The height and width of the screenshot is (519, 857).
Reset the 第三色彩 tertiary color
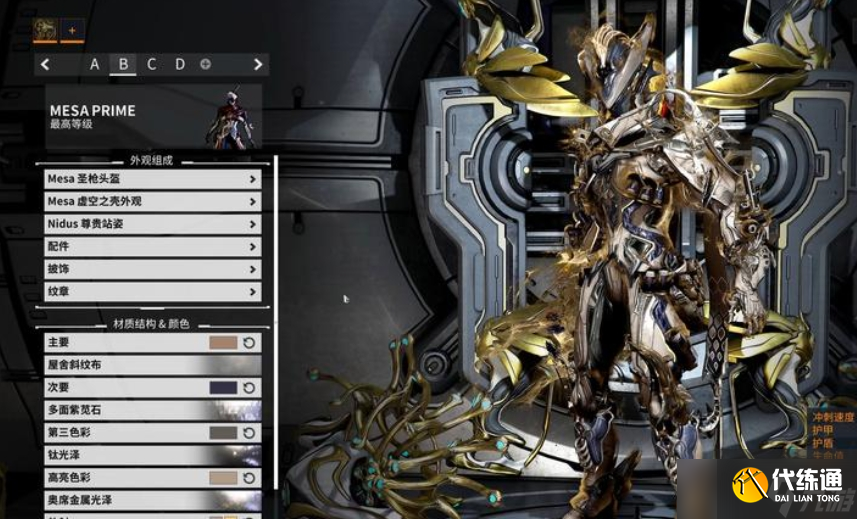click(249, 433)
